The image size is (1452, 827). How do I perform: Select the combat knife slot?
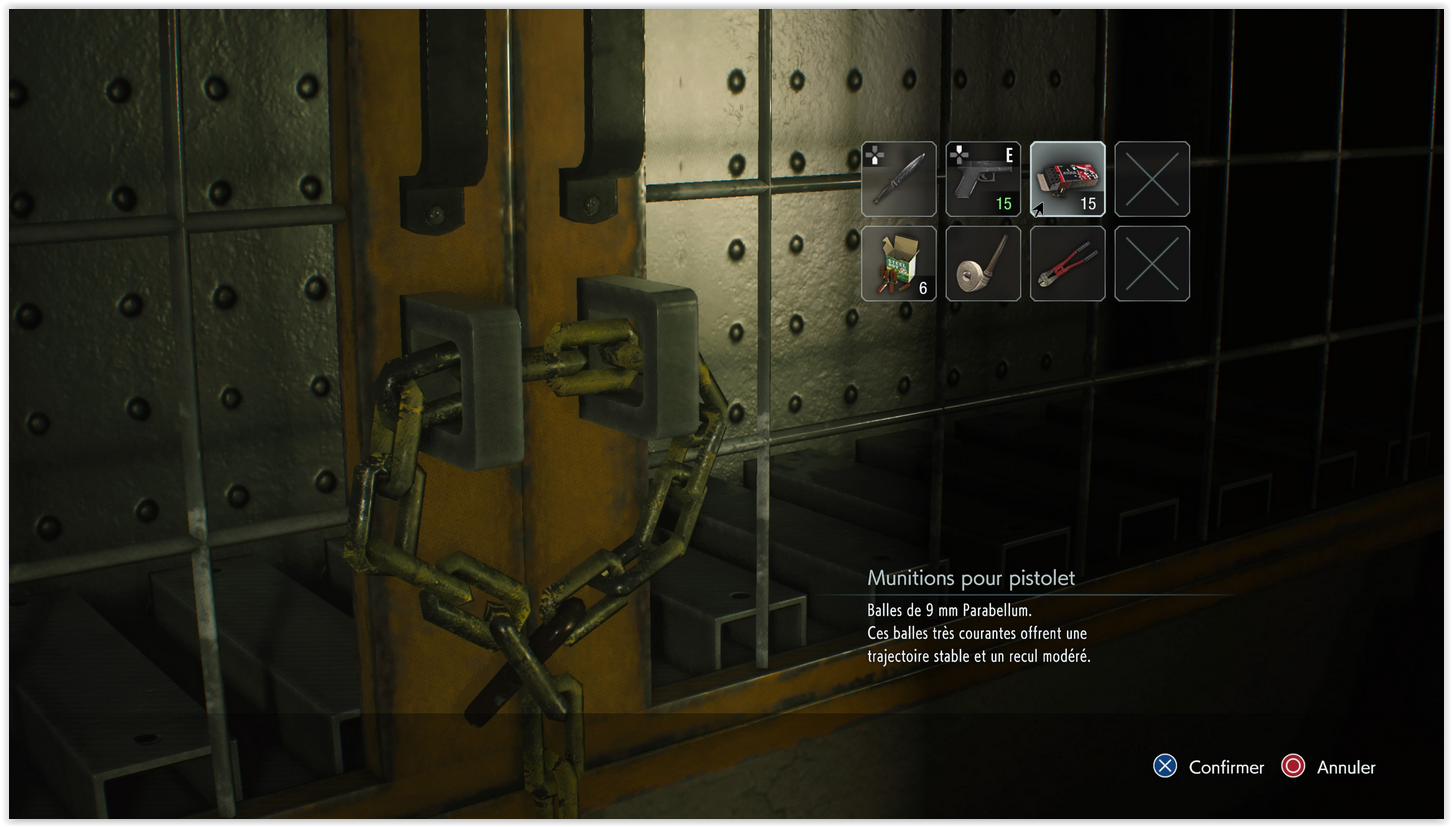pos(899,179)
